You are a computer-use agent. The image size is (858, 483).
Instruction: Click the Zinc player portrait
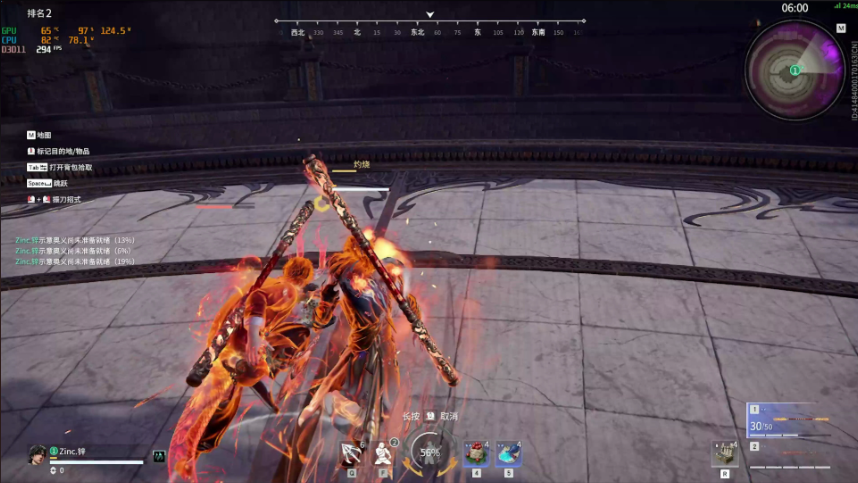38,454
